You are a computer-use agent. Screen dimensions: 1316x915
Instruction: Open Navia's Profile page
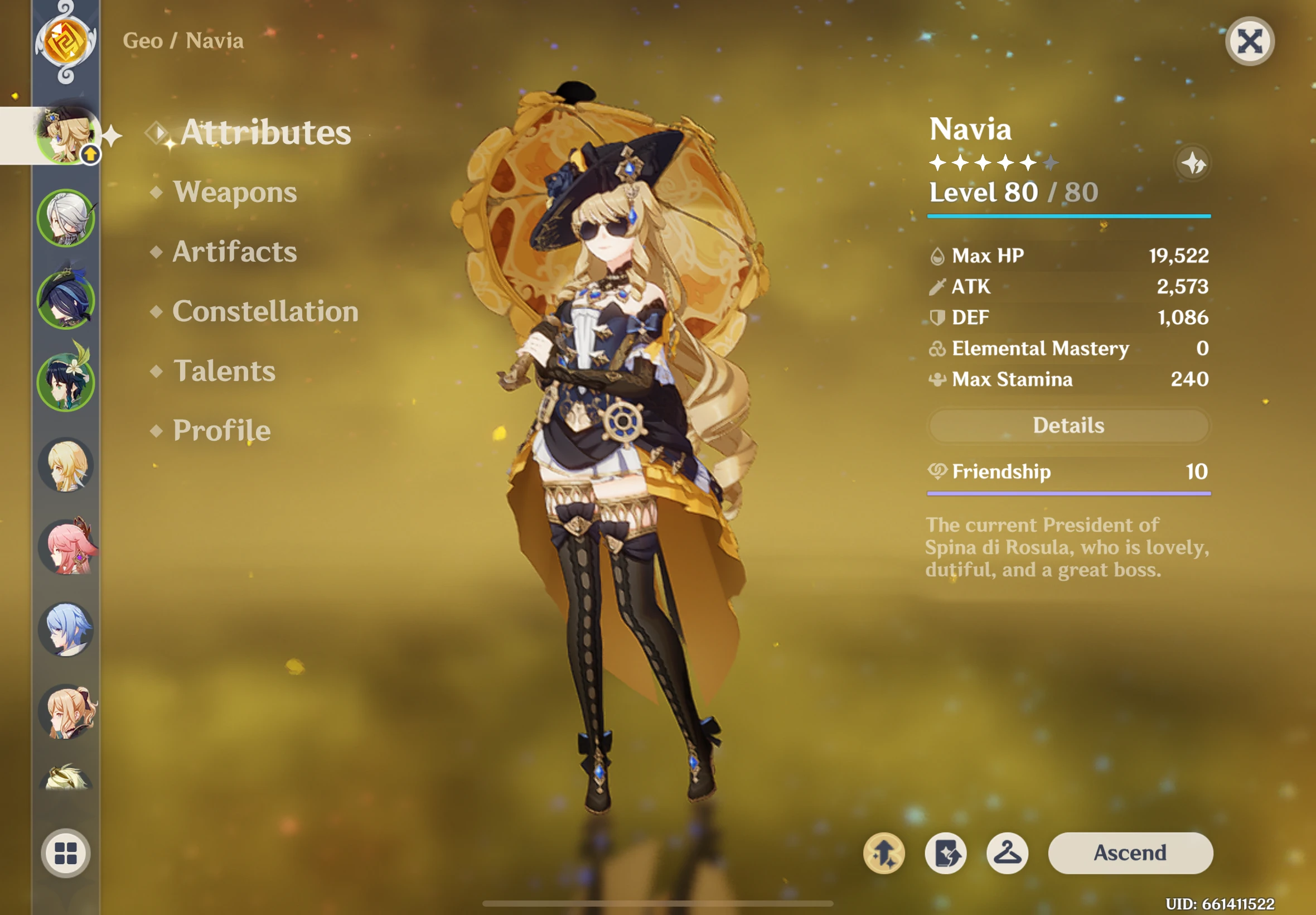[221, 430]
